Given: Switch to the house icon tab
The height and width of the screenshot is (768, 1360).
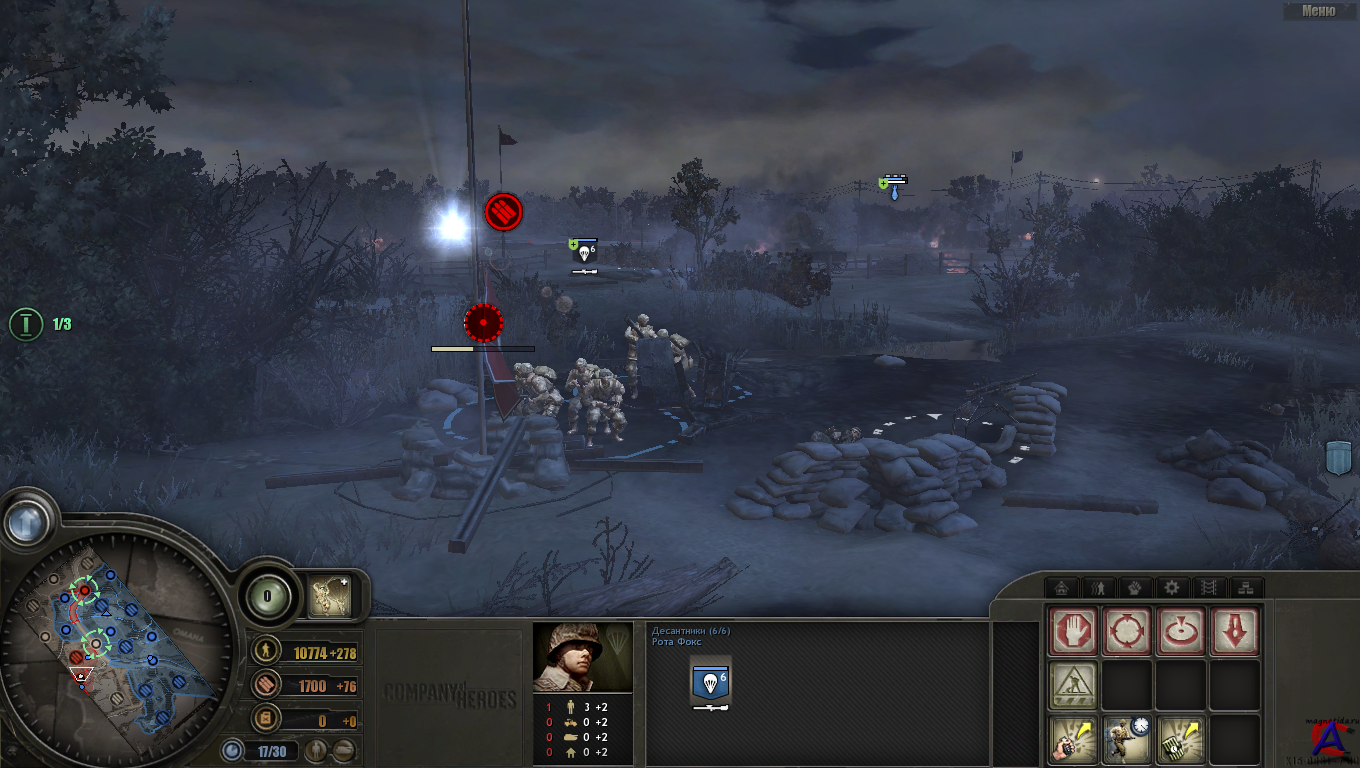Looking at the screenshot, I should pyautogui.click(x=1062, y=588).
